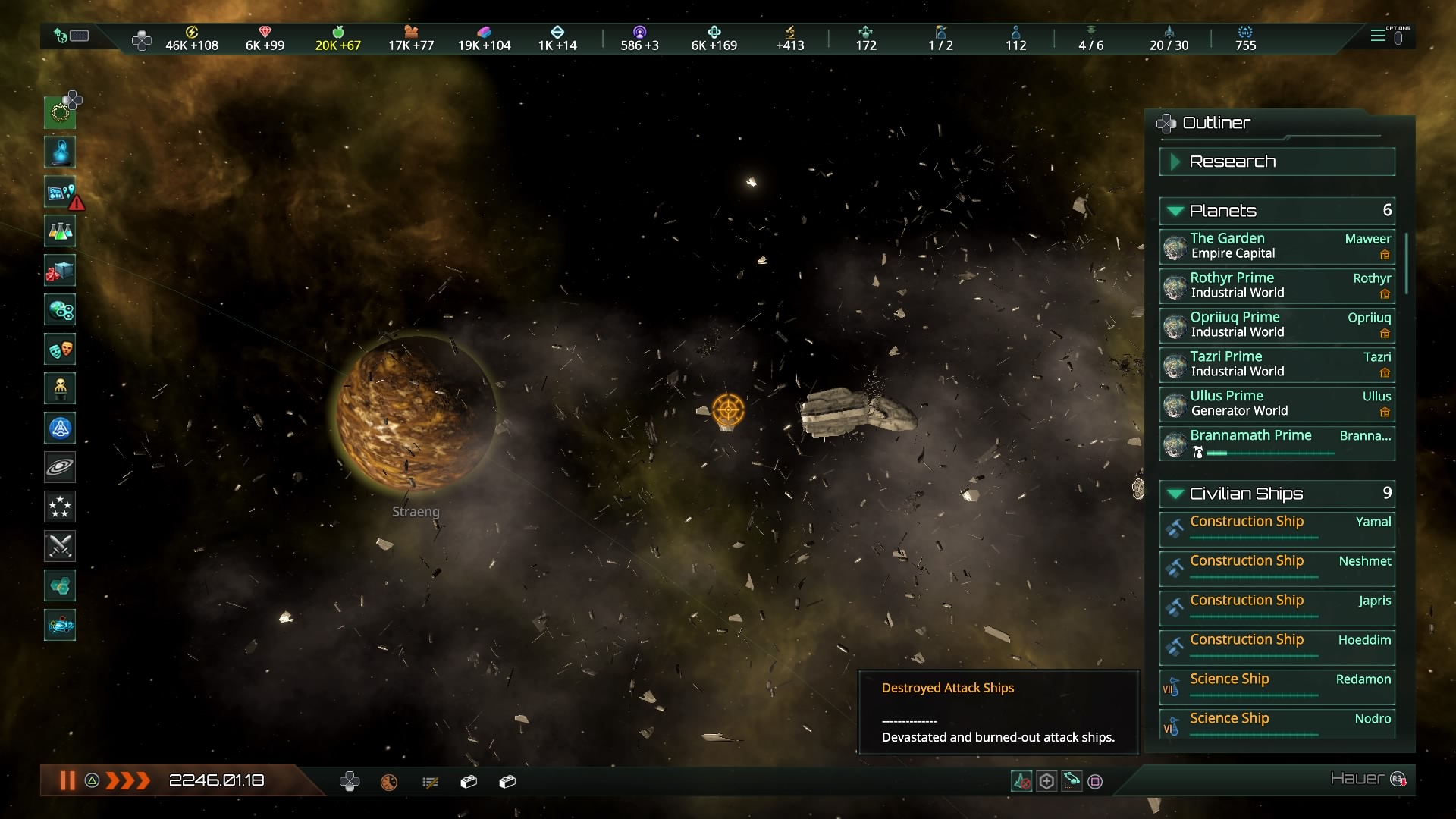Viewport: 1456px width, 819px height.
Task: Select Opriiuq Prime industrial world
Action: click(x=1277, y=325)
